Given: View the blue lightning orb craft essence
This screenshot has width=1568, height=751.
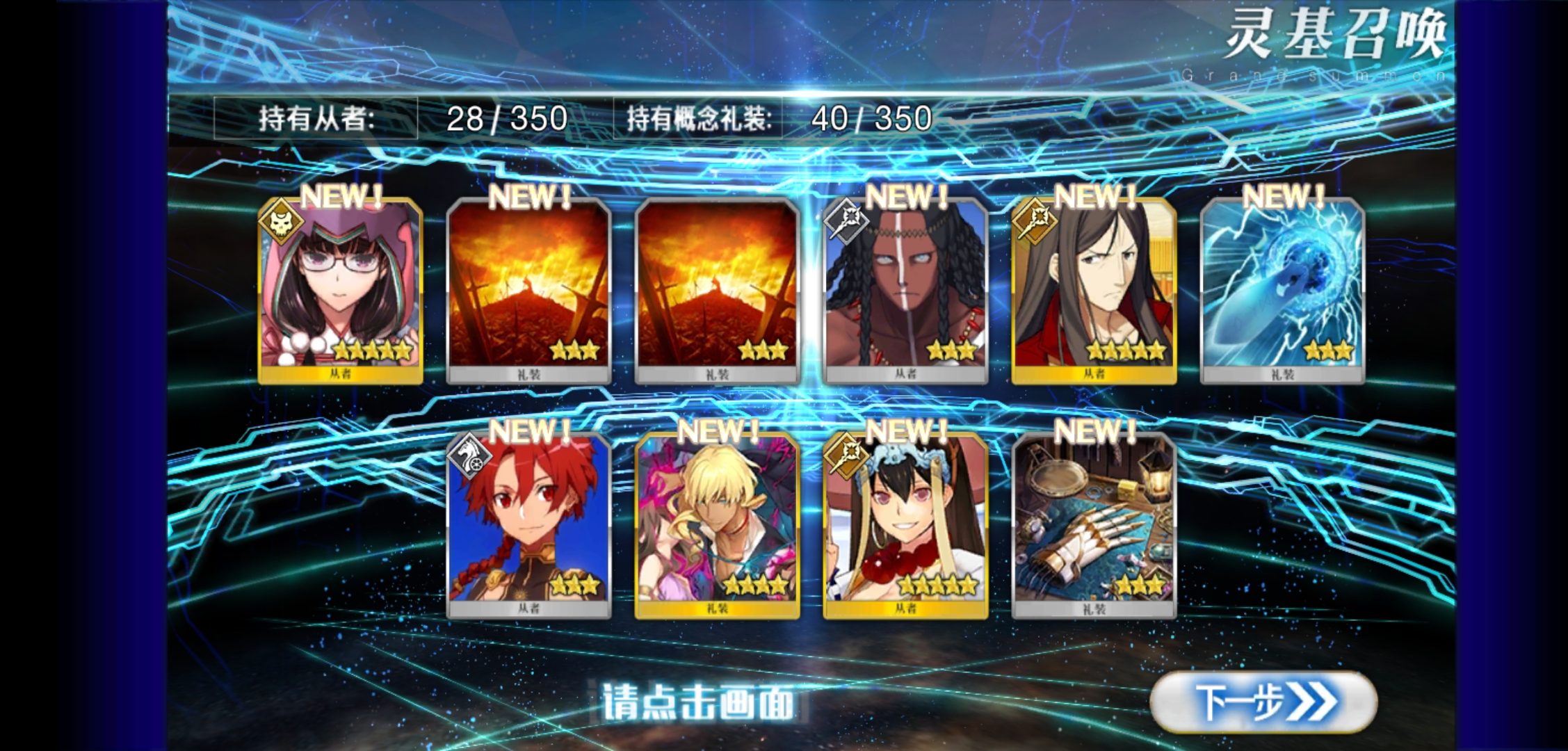Looking at the screenshot, I should coord(1282,291).
